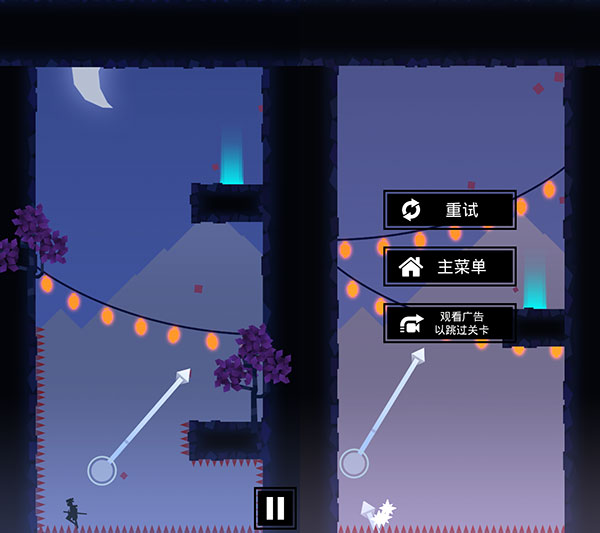Select 观看广告以跳过关卡 to skip the level

point(450,323)
